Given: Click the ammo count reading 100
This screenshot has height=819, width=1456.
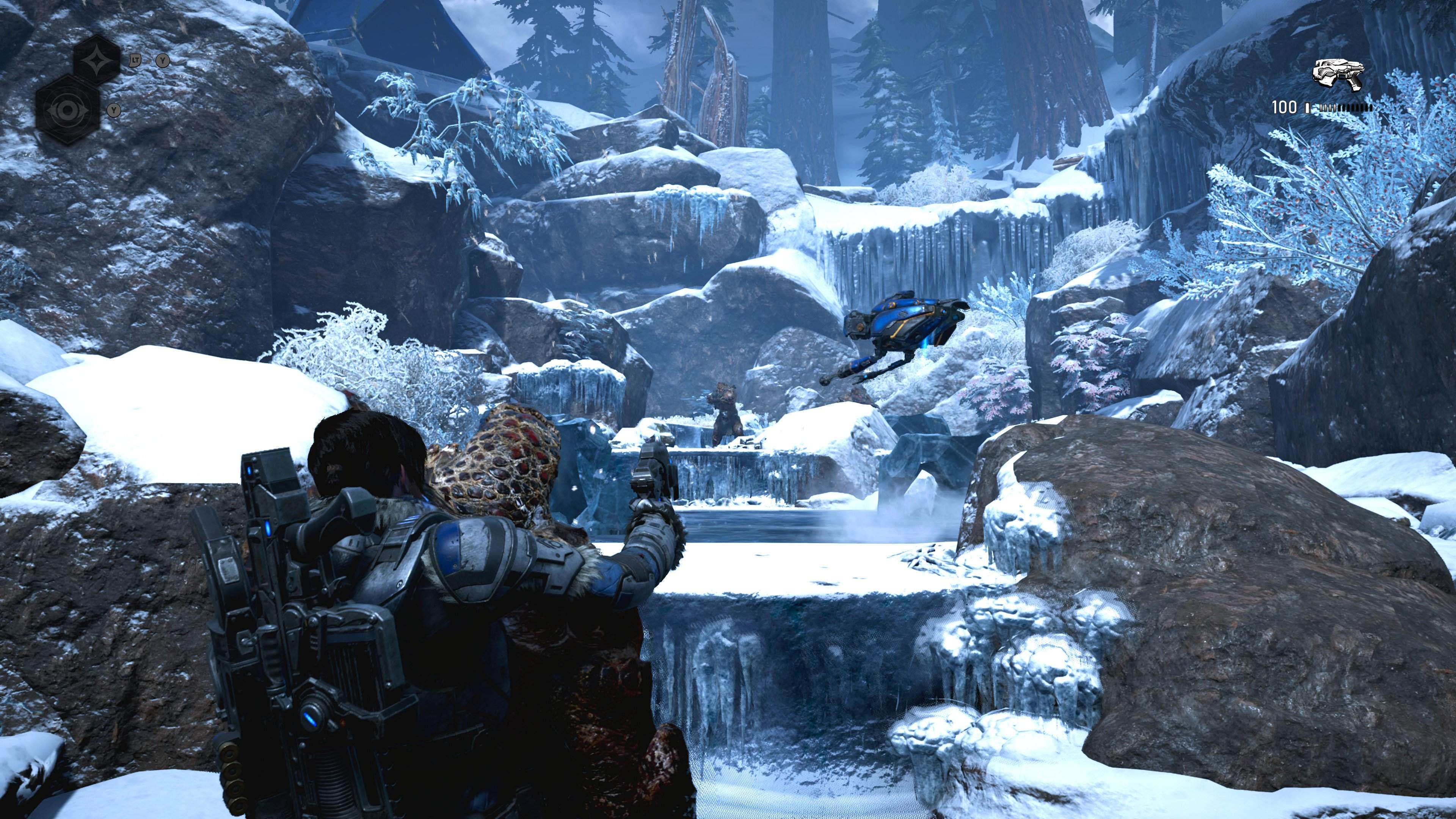Looking at the screenshot, I should coord(1285,107).
